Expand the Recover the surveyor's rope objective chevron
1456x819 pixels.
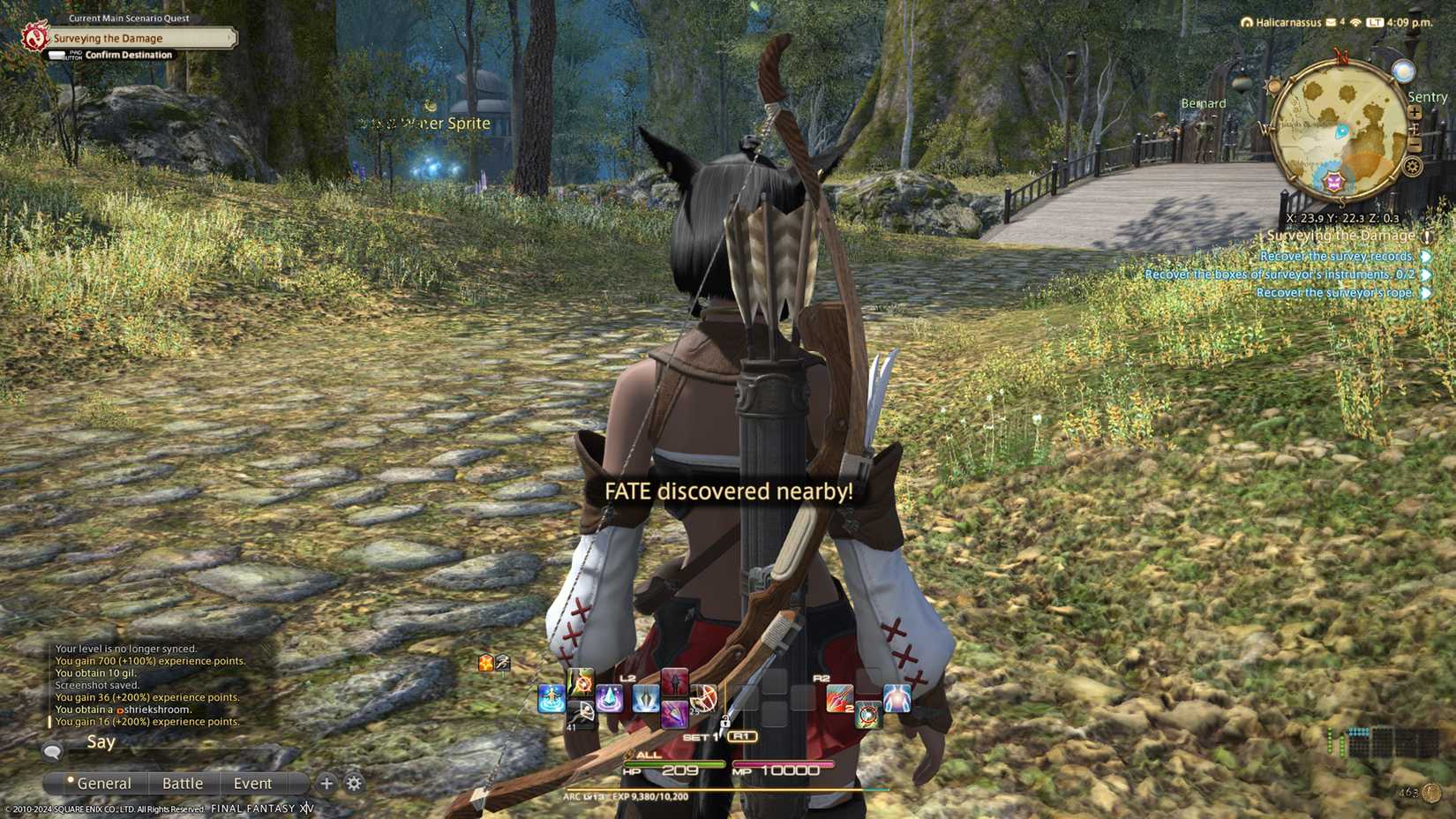1425,292
